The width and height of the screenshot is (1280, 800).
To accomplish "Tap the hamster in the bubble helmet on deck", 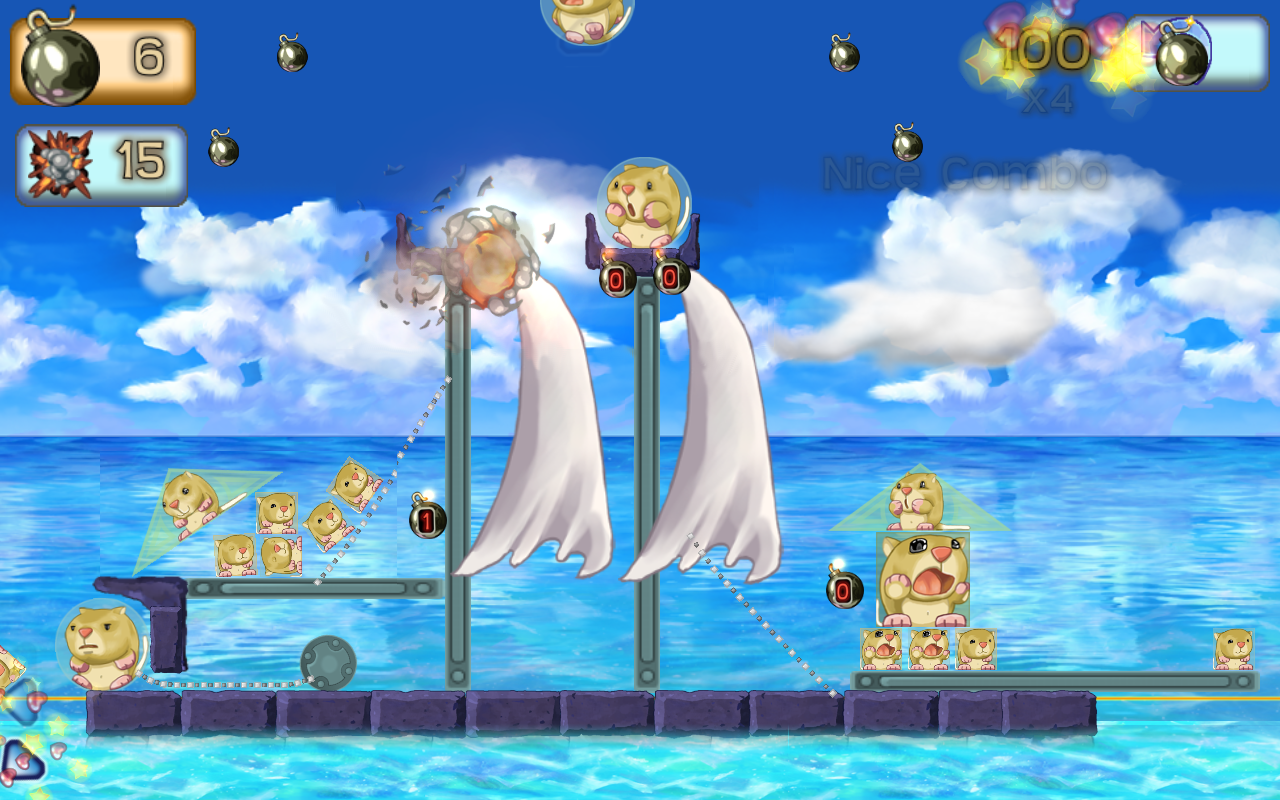I will click(x=103, y=645).
